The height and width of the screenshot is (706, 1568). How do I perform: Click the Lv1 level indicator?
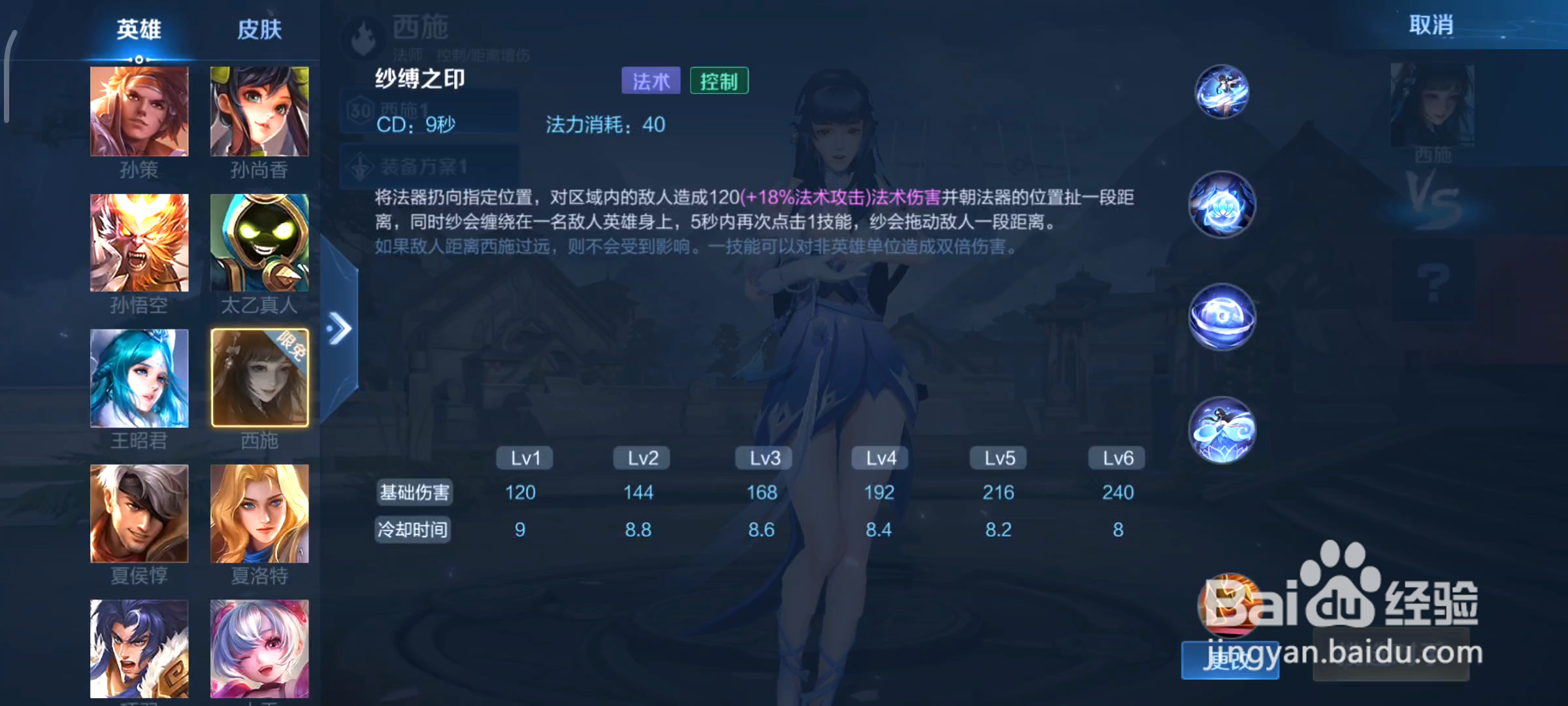[x=524, y=458]
